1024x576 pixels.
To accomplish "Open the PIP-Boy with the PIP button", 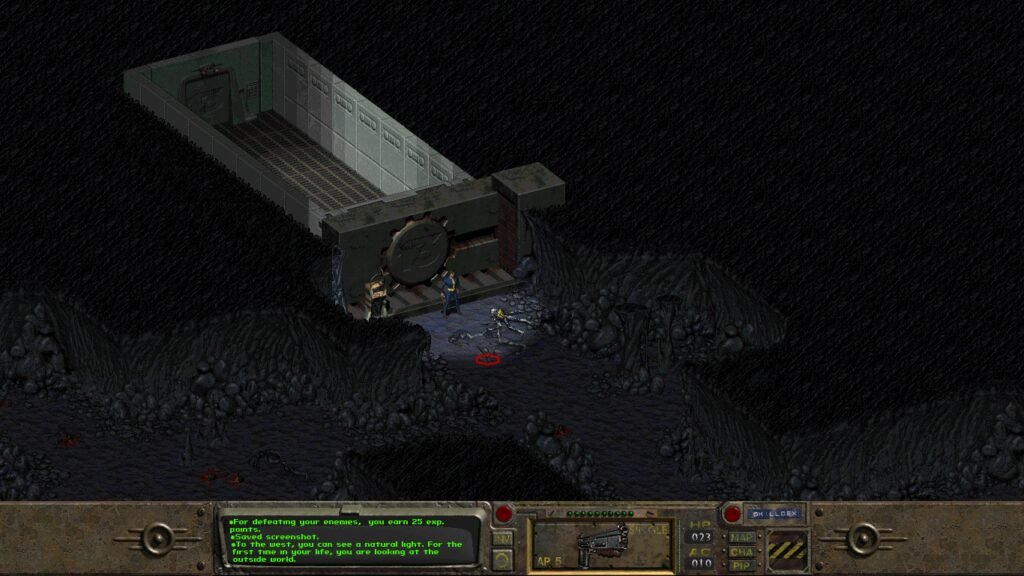I will (x=742, y=565).
